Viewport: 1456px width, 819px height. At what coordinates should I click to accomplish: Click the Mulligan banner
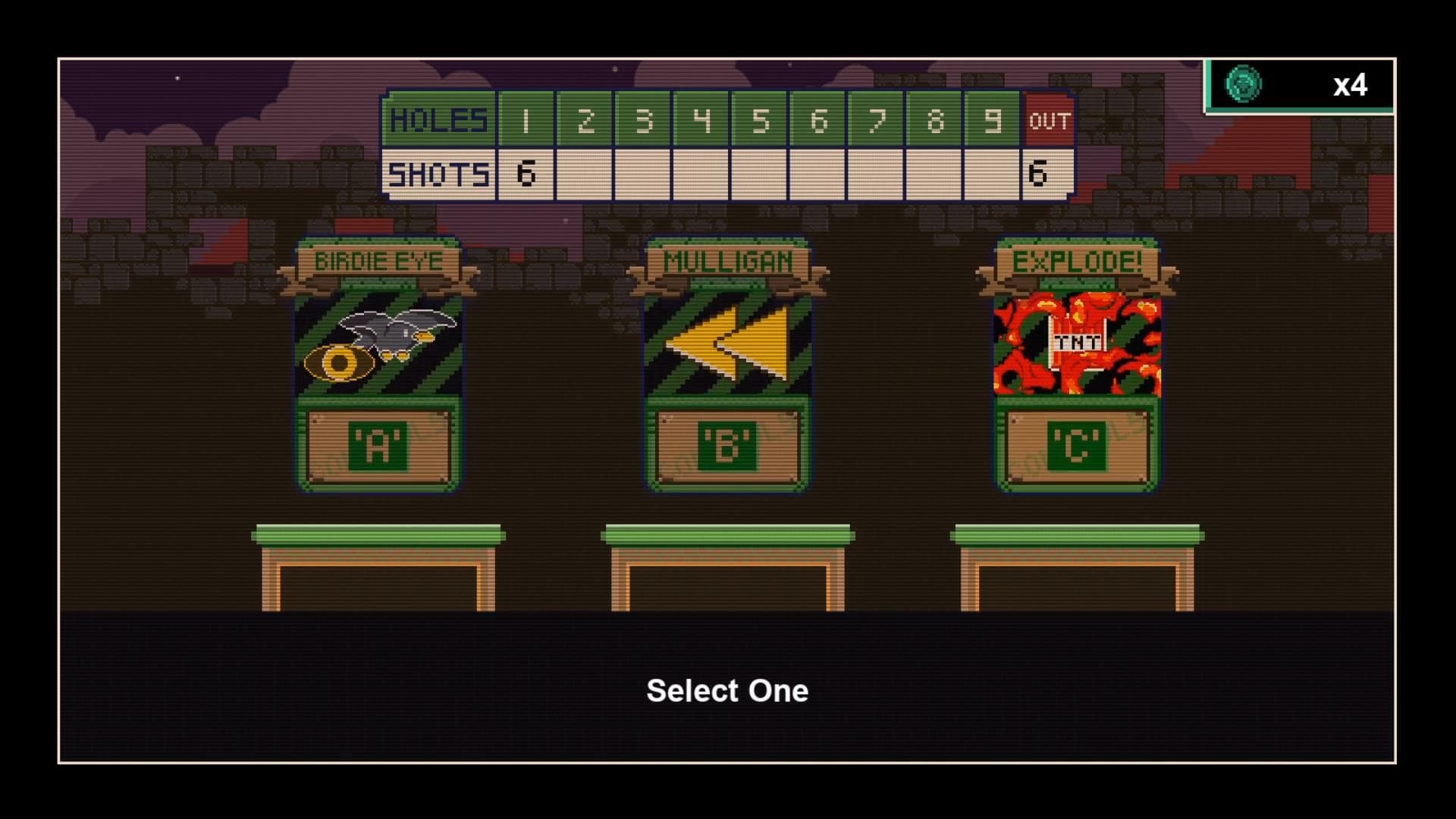[x=726, y=262]
